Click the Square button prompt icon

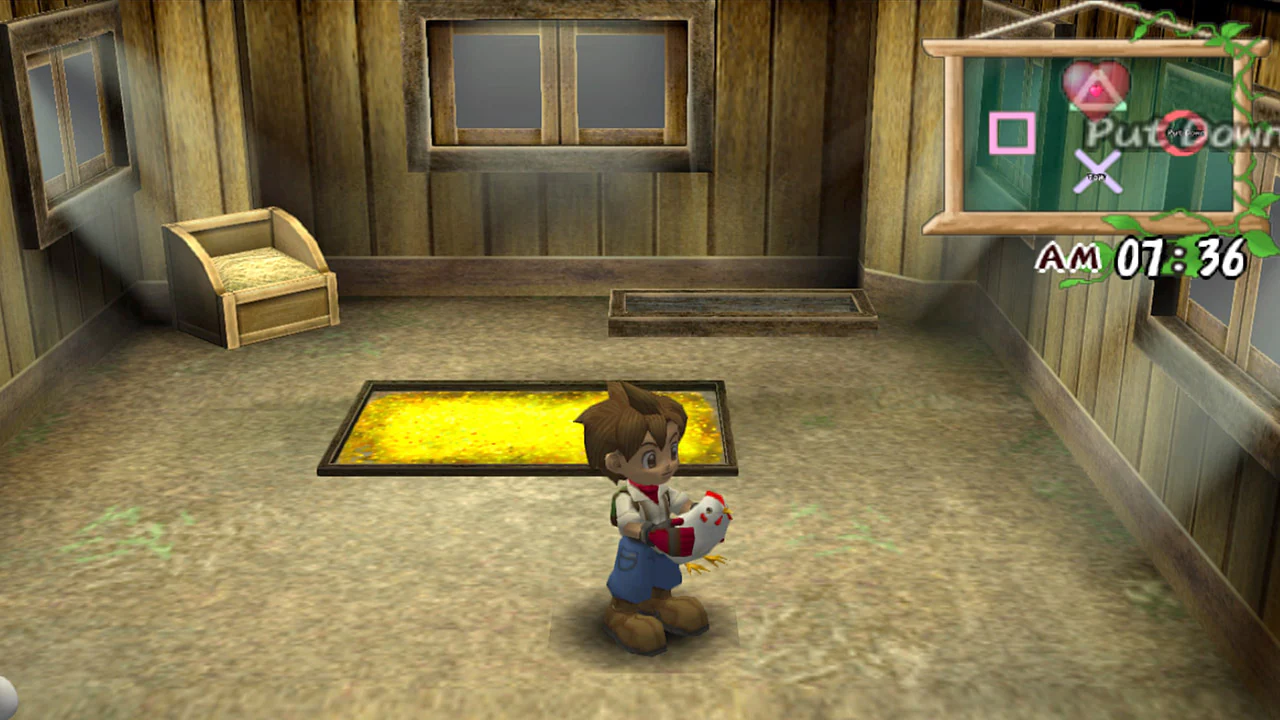point(1013,134)
